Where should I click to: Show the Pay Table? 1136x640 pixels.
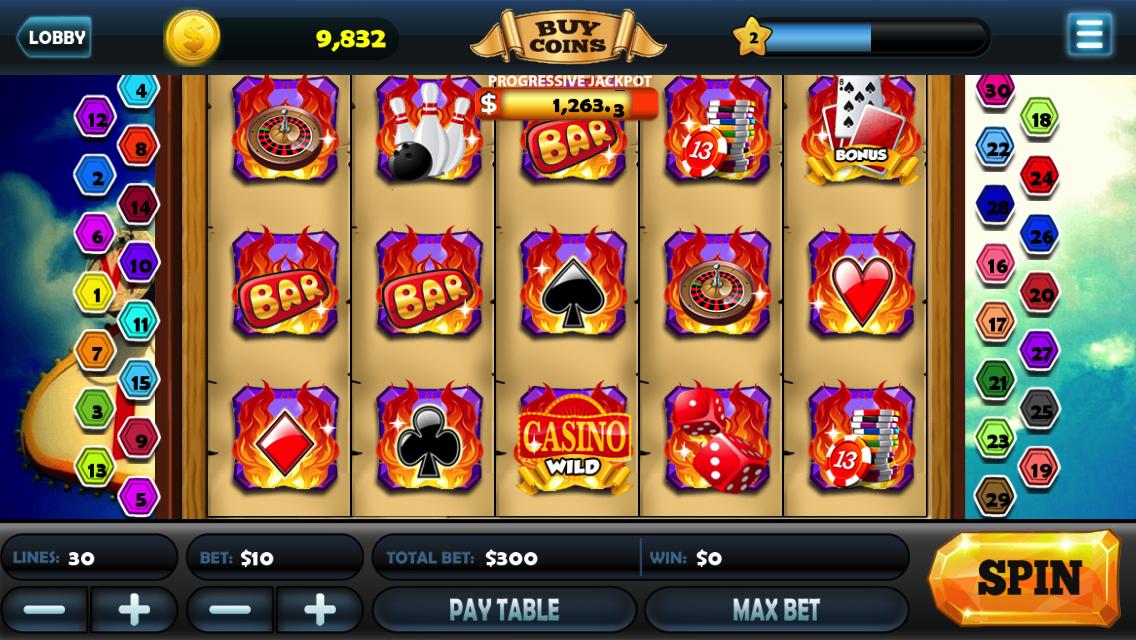(504, 609)
